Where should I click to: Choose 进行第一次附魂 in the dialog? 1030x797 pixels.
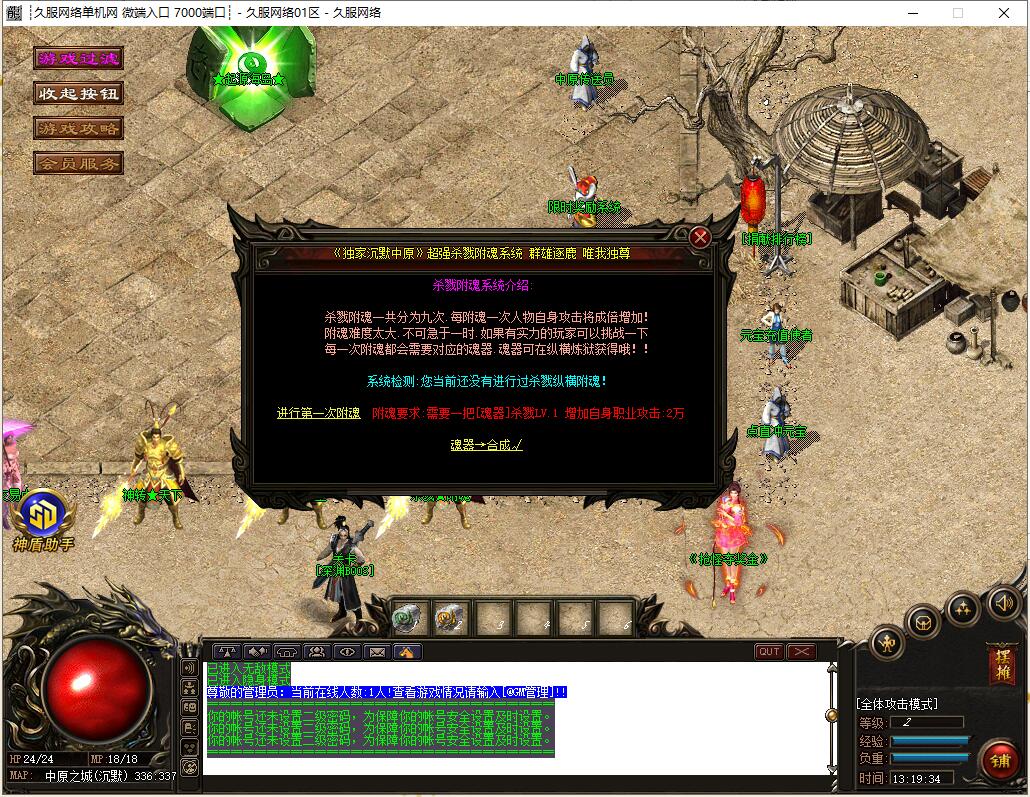318,413
